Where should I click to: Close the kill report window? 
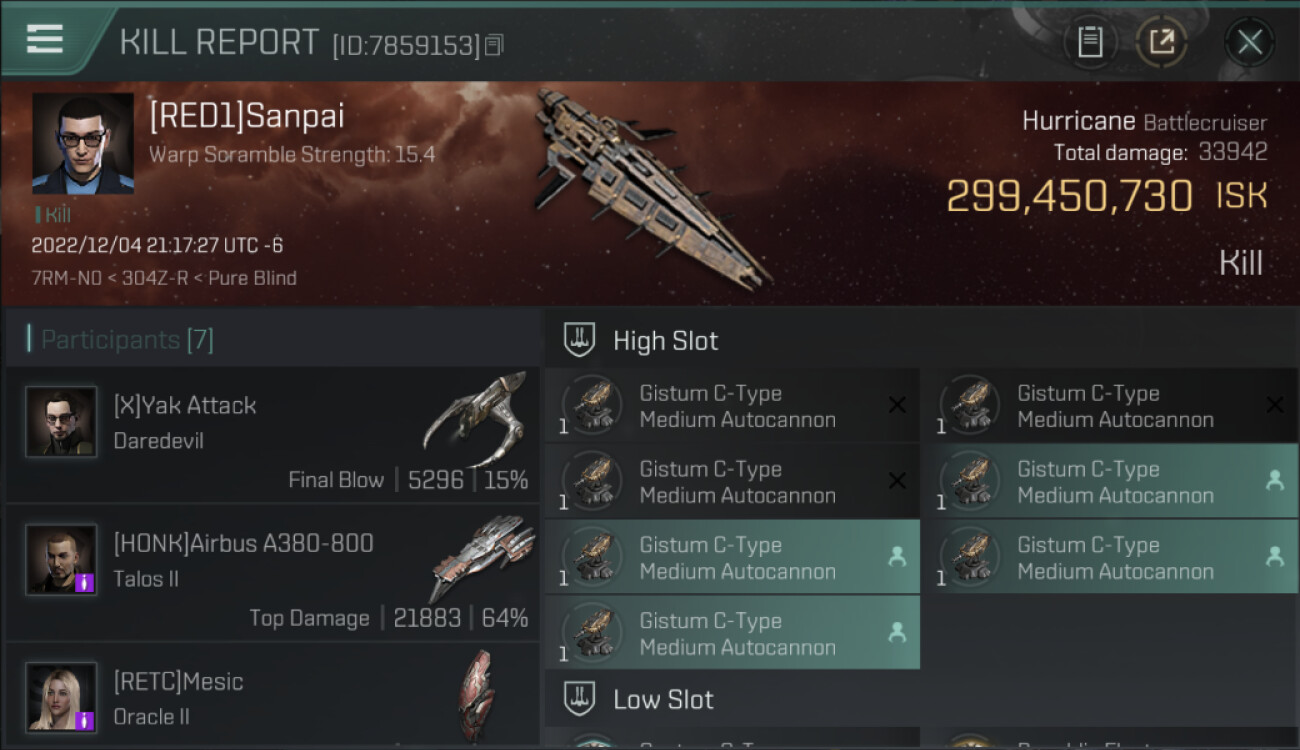pyautogui.click(x=1249, y=42)
